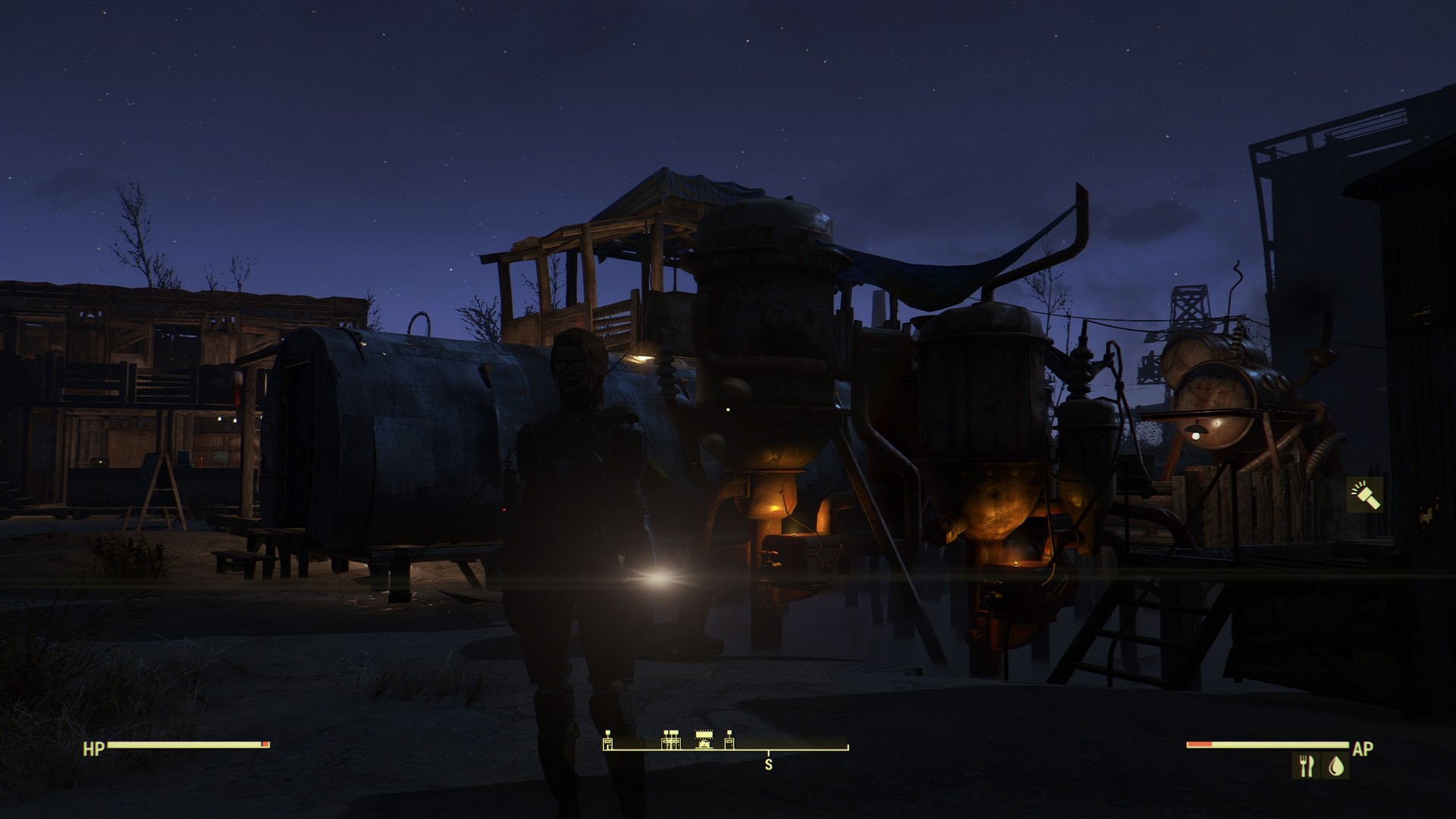Click the drive-in theater compass marker
This screenshot has height=819, width=1456.
[705, 739]
